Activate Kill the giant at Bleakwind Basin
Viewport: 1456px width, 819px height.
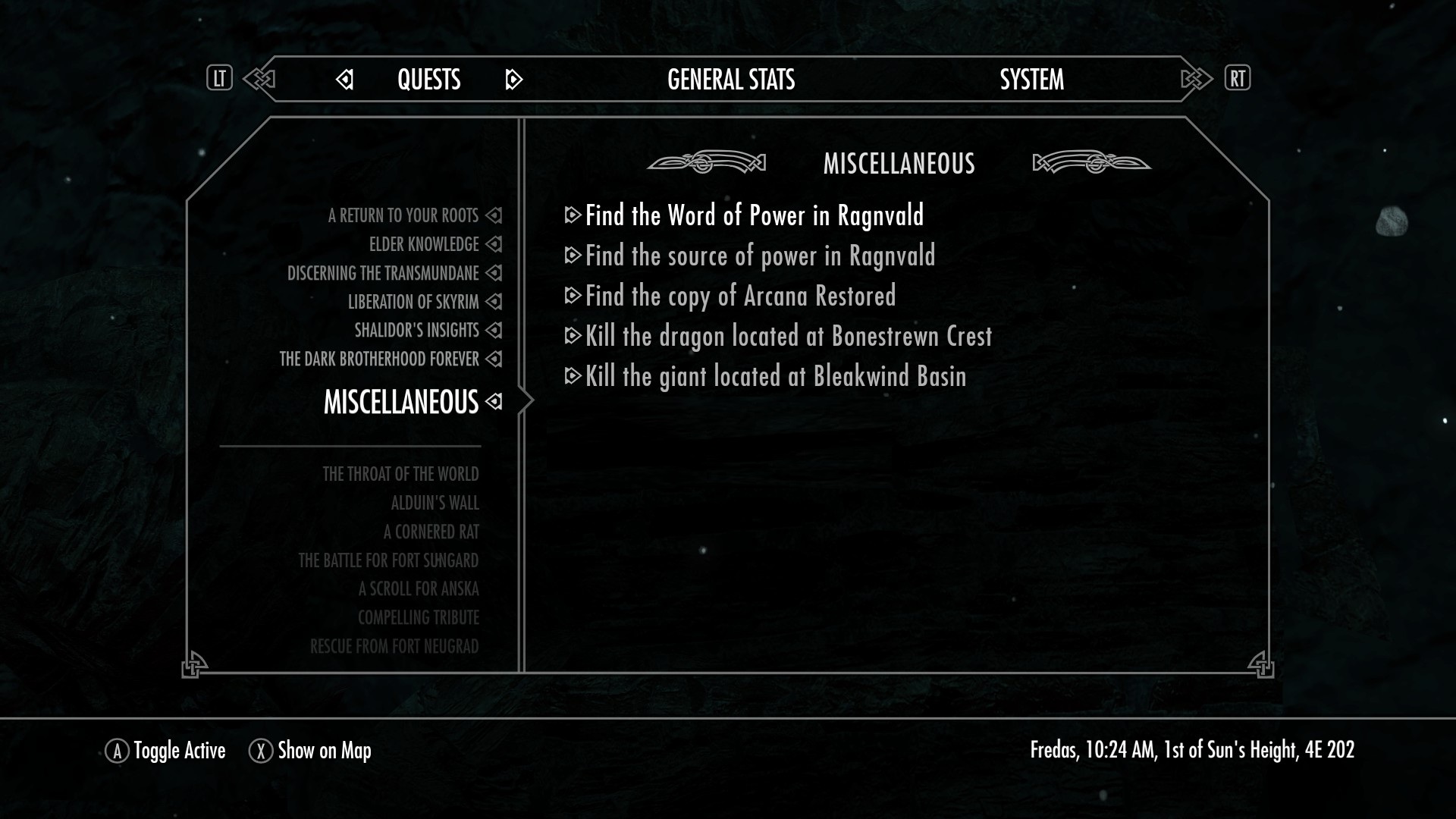tap(775, 377)
